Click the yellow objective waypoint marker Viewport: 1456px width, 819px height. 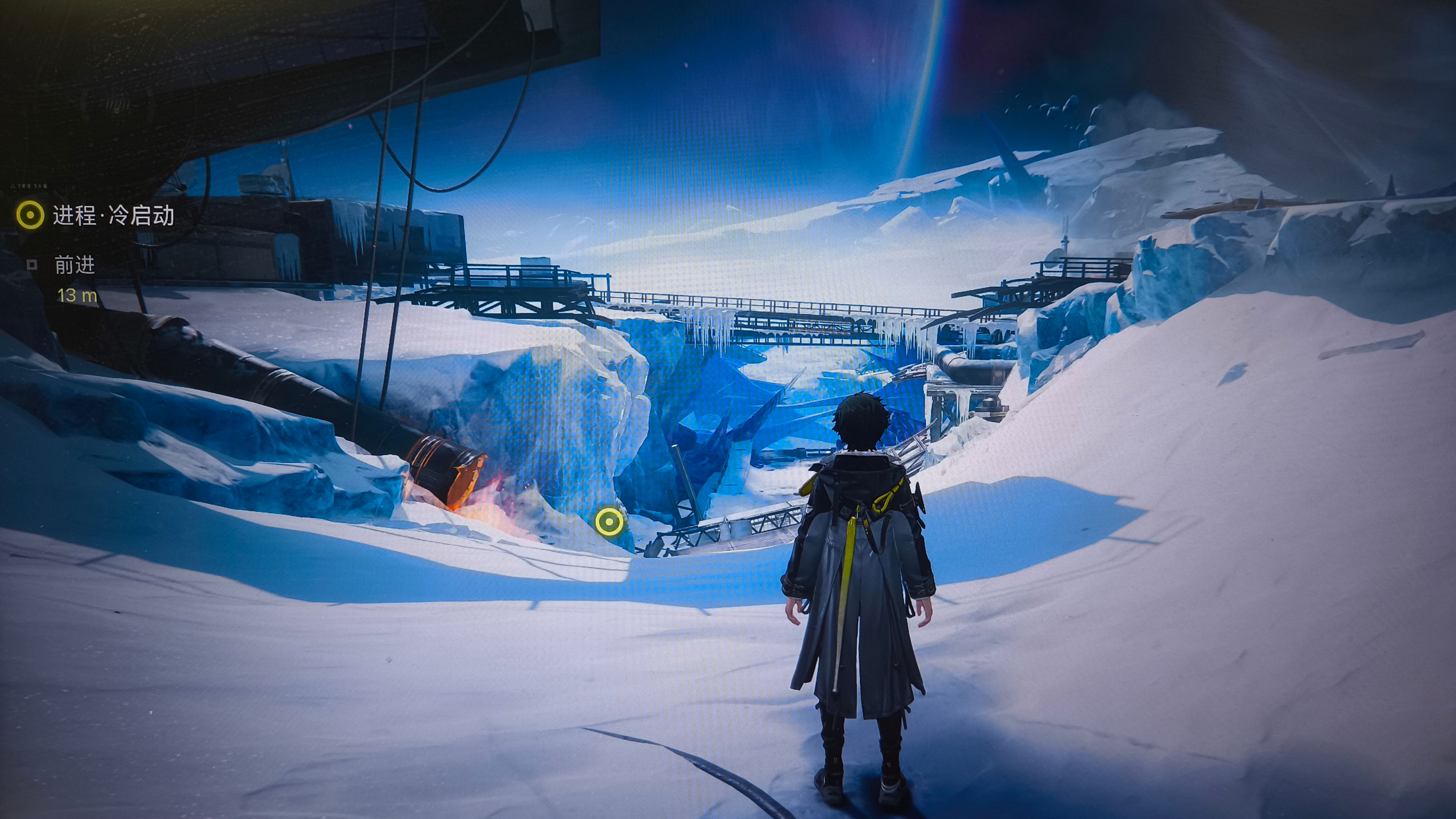pyautogui.click(x=609, y=521)
